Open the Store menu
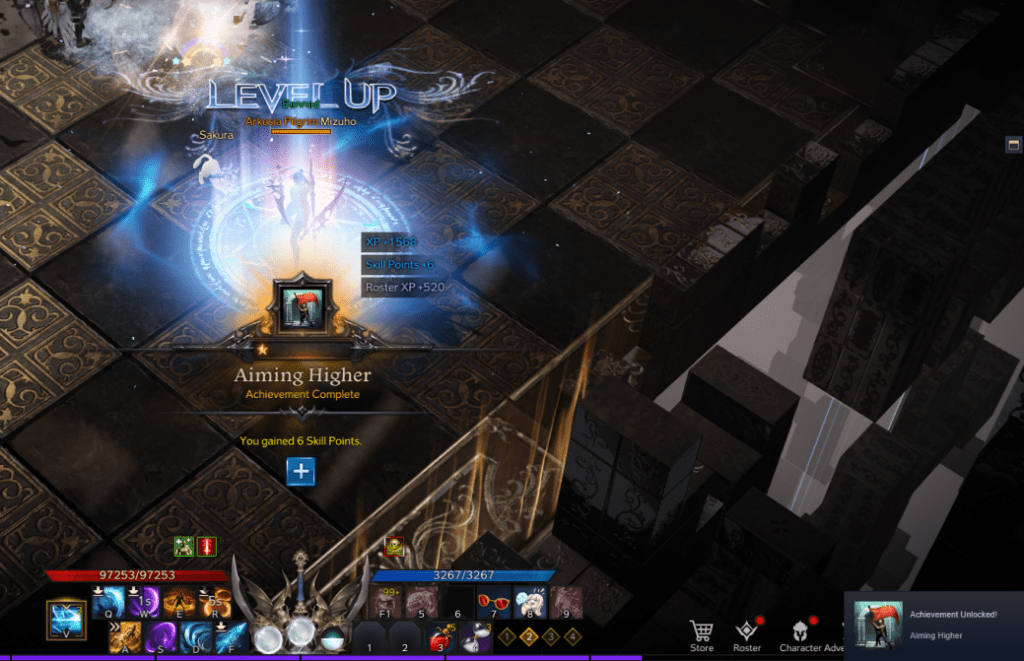 (x=702, y=634)
